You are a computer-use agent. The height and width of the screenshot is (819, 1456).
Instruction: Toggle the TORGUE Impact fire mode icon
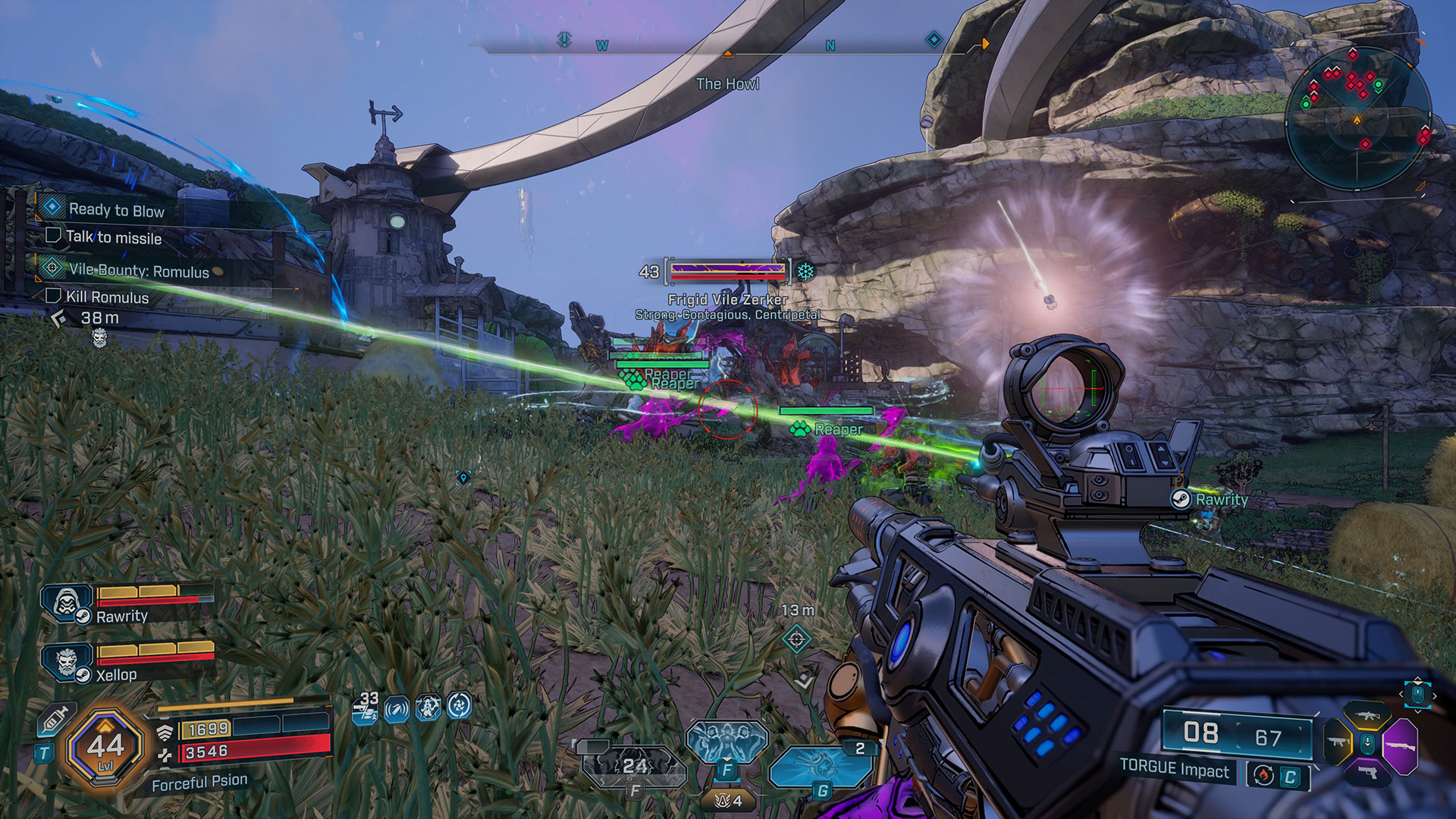point(1263,775)
